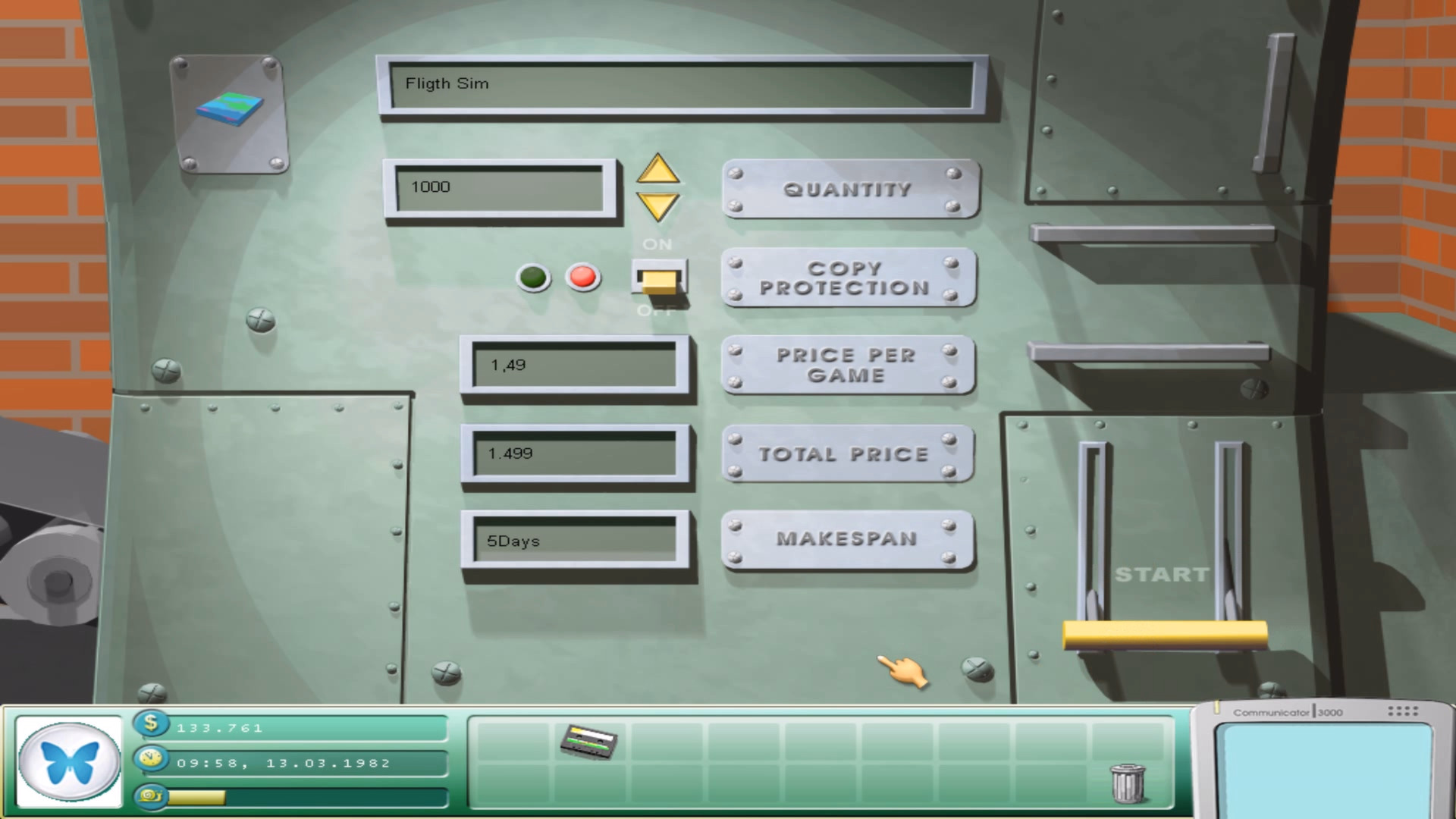The height and width of the screenshot is (819, 1456).
Task: Select the cassette tape in the inventory
Action: tap(588, 741)
